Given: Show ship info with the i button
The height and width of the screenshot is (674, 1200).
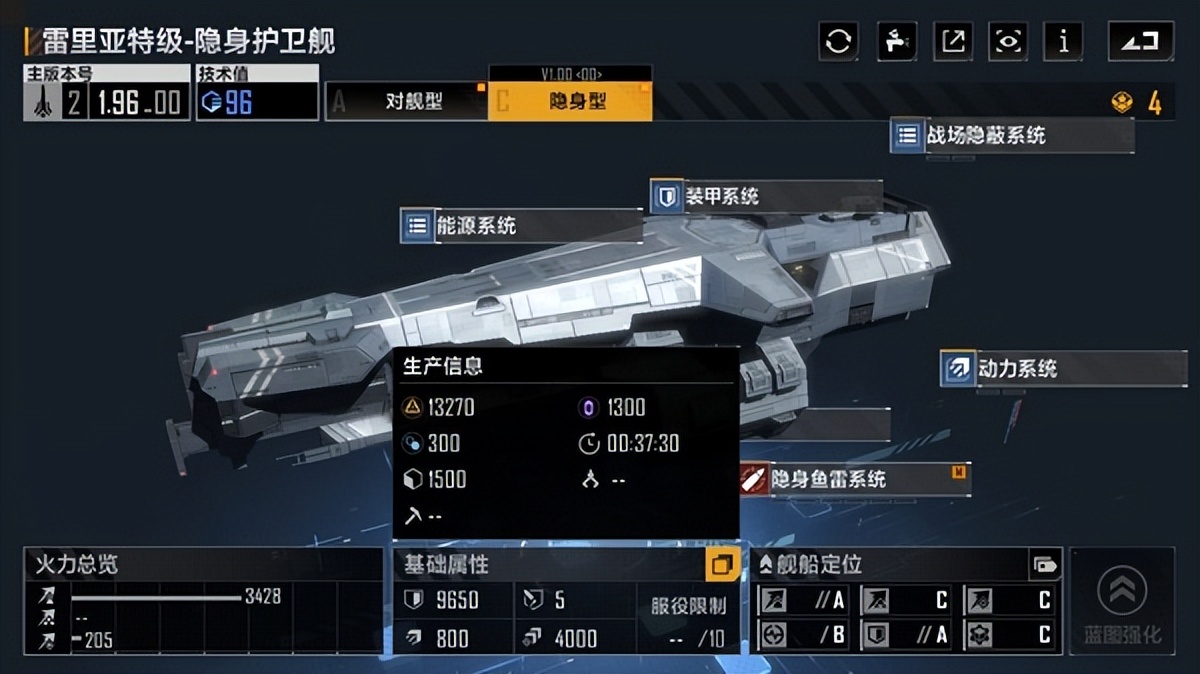Looking at the screenshot, I should click(1063, 41).
